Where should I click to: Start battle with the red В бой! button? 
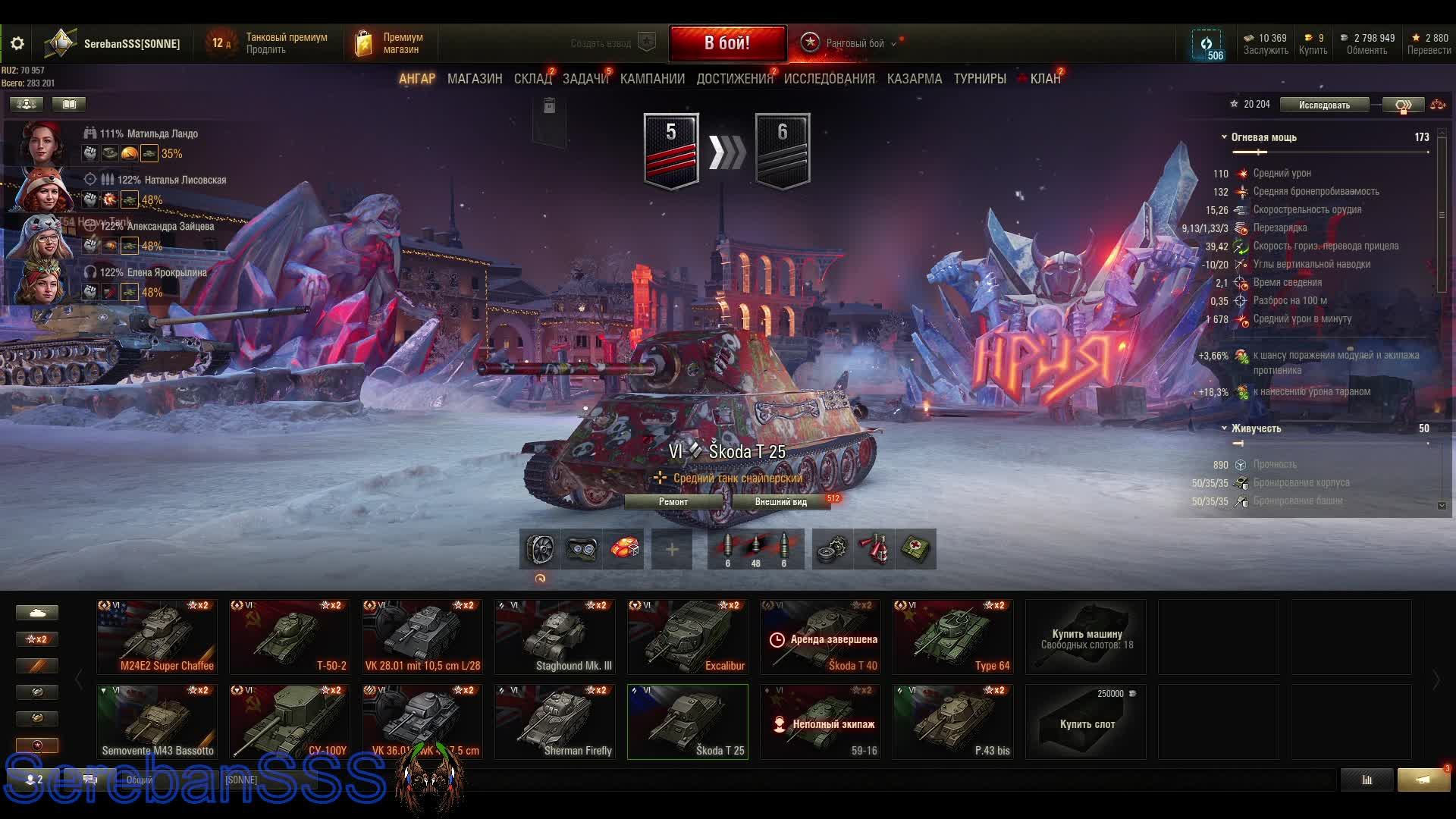[x=726, y=43]
